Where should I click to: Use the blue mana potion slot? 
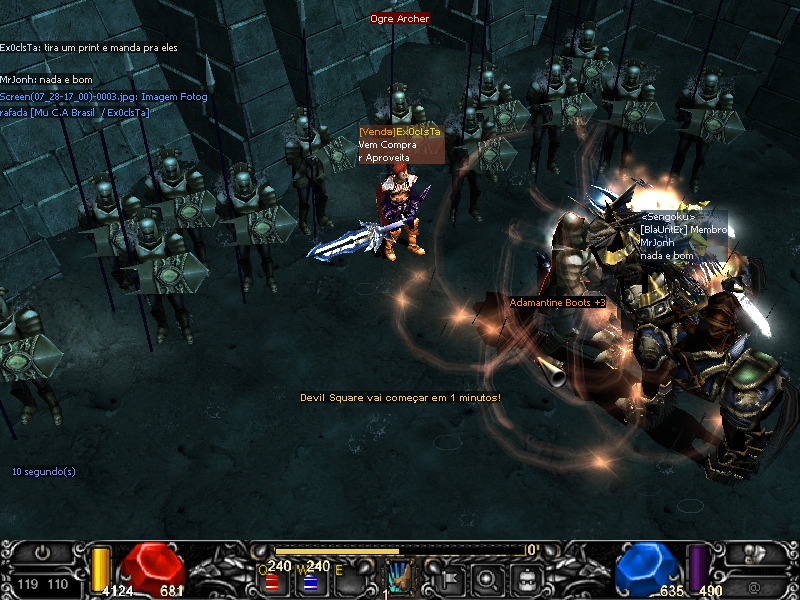coord(310,580)
